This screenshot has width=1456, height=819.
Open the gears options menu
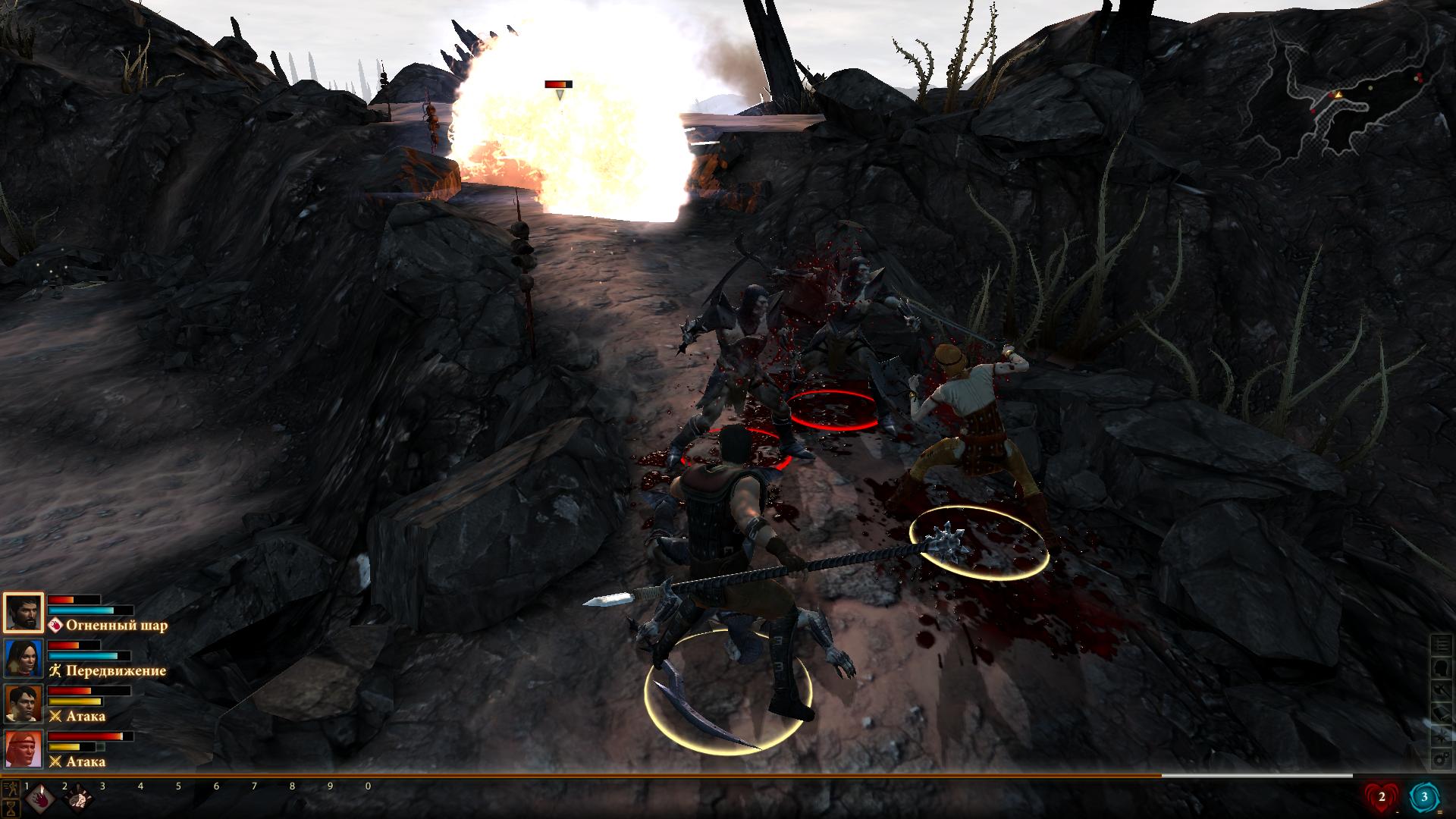click(x=1441, y=759)
